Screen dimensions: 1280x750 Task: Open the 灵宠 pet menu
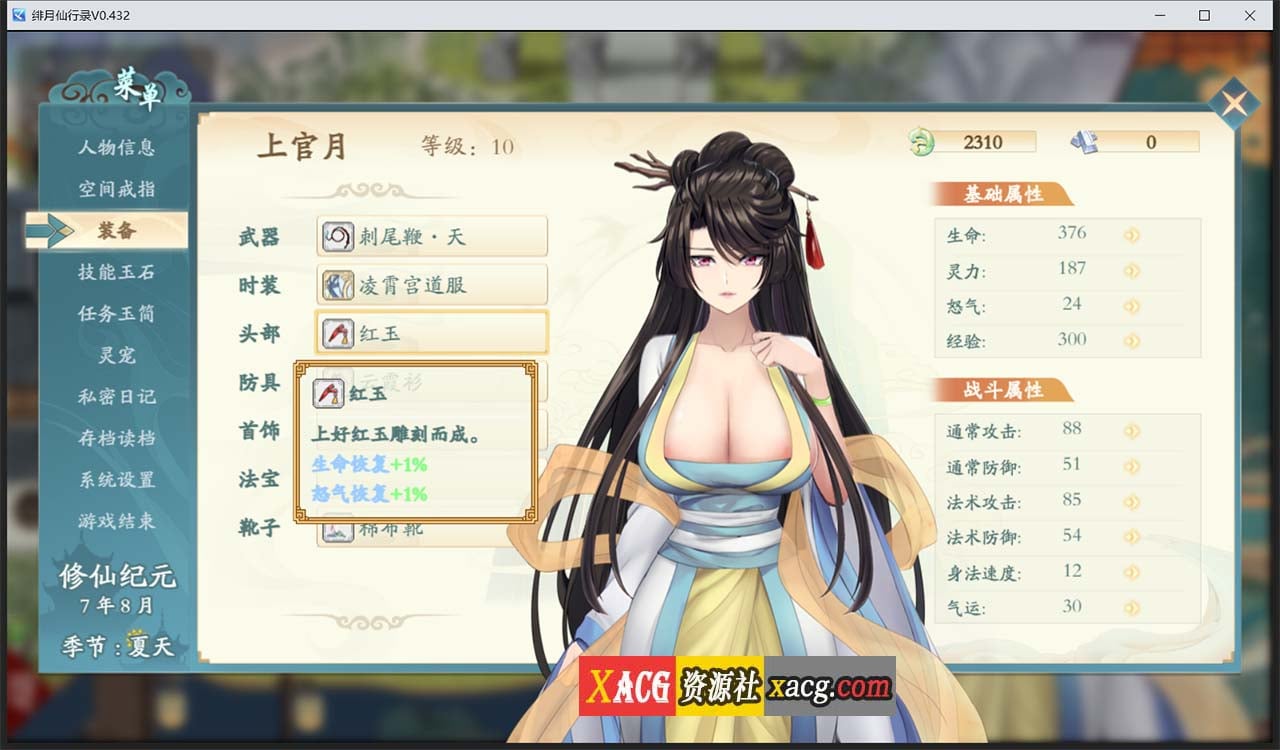click(x=117, y=355)
